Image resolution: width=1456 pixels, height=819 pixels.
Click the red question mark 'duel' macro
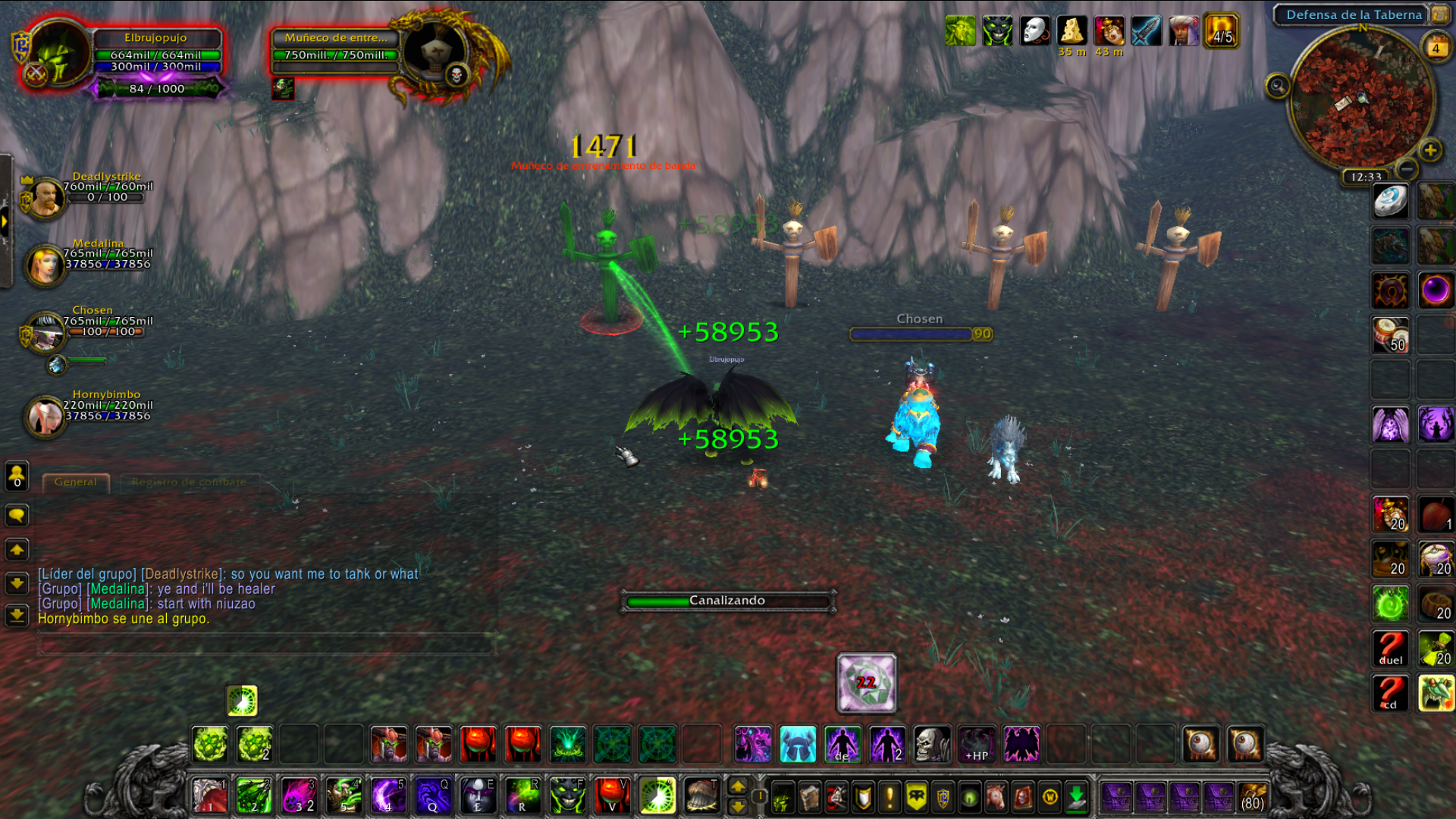(x=1390, y=648)
